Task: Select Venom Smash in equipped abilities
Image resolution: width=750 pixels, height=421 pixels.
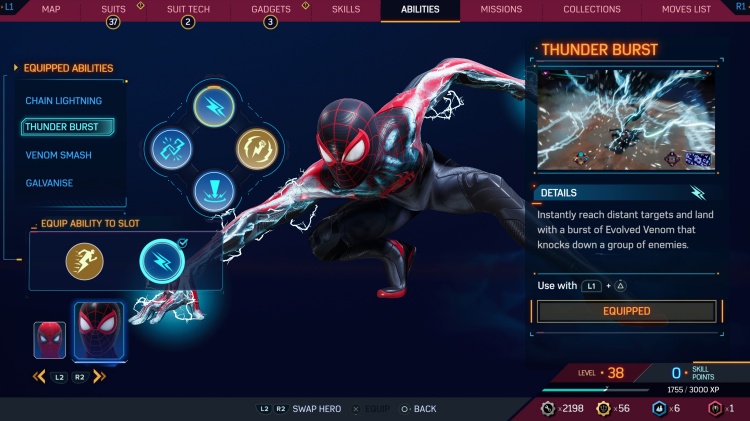Action: (58, 155)
